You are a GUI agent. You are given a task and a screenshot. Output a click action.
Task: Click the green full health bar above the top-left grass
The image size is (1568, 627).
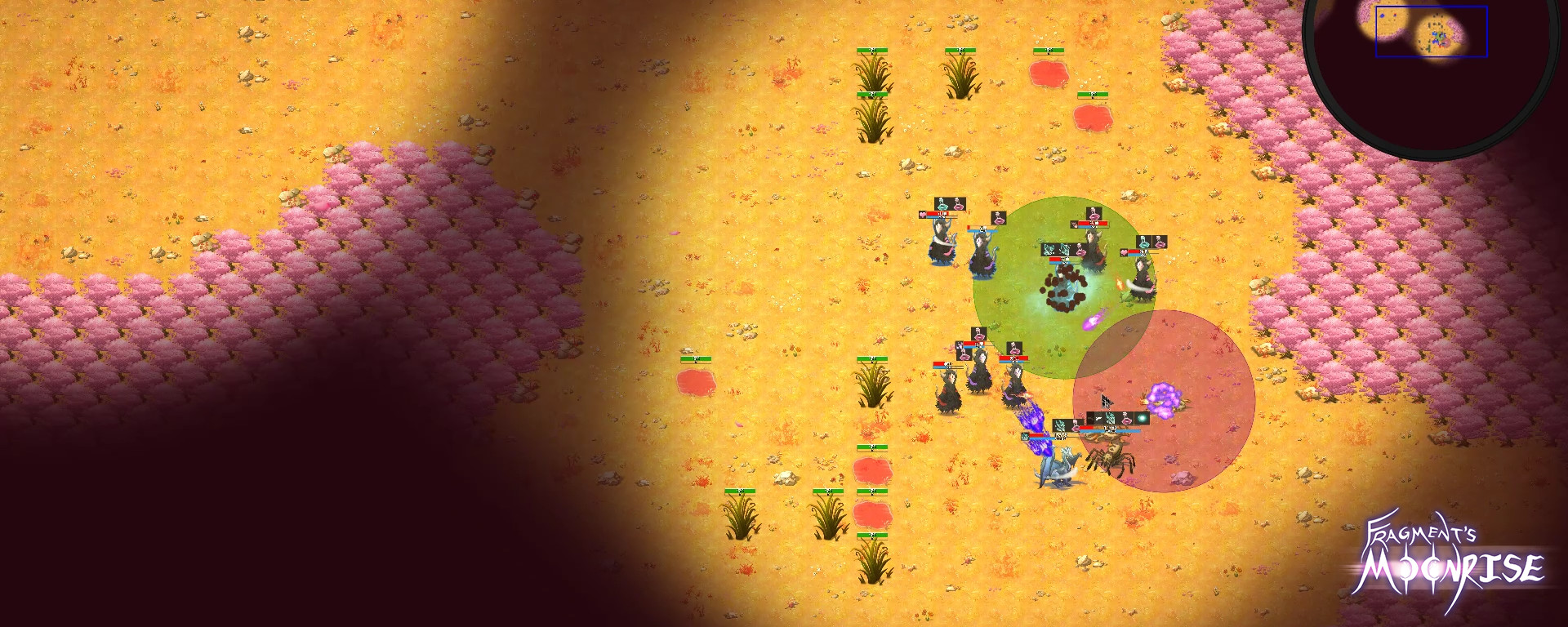pos(874,51)
